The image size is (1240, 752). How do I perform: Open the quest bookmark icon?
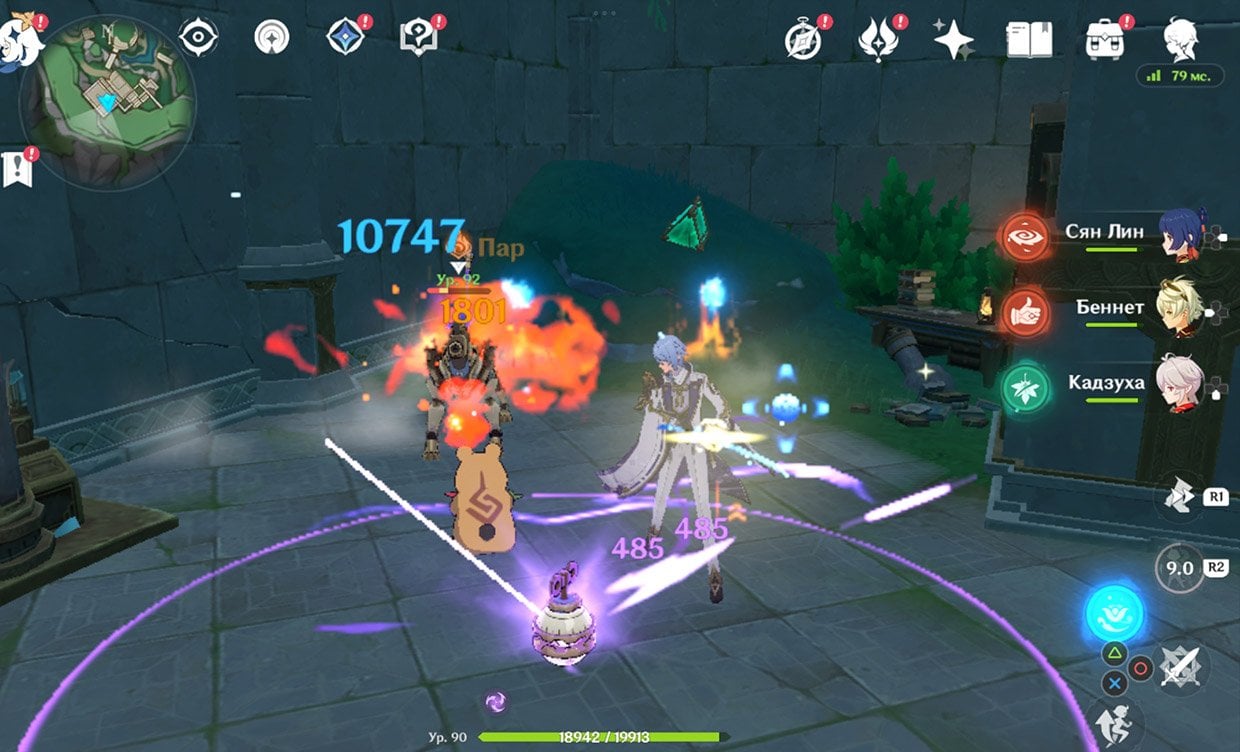pyautogui.click(x=19, y=168)
